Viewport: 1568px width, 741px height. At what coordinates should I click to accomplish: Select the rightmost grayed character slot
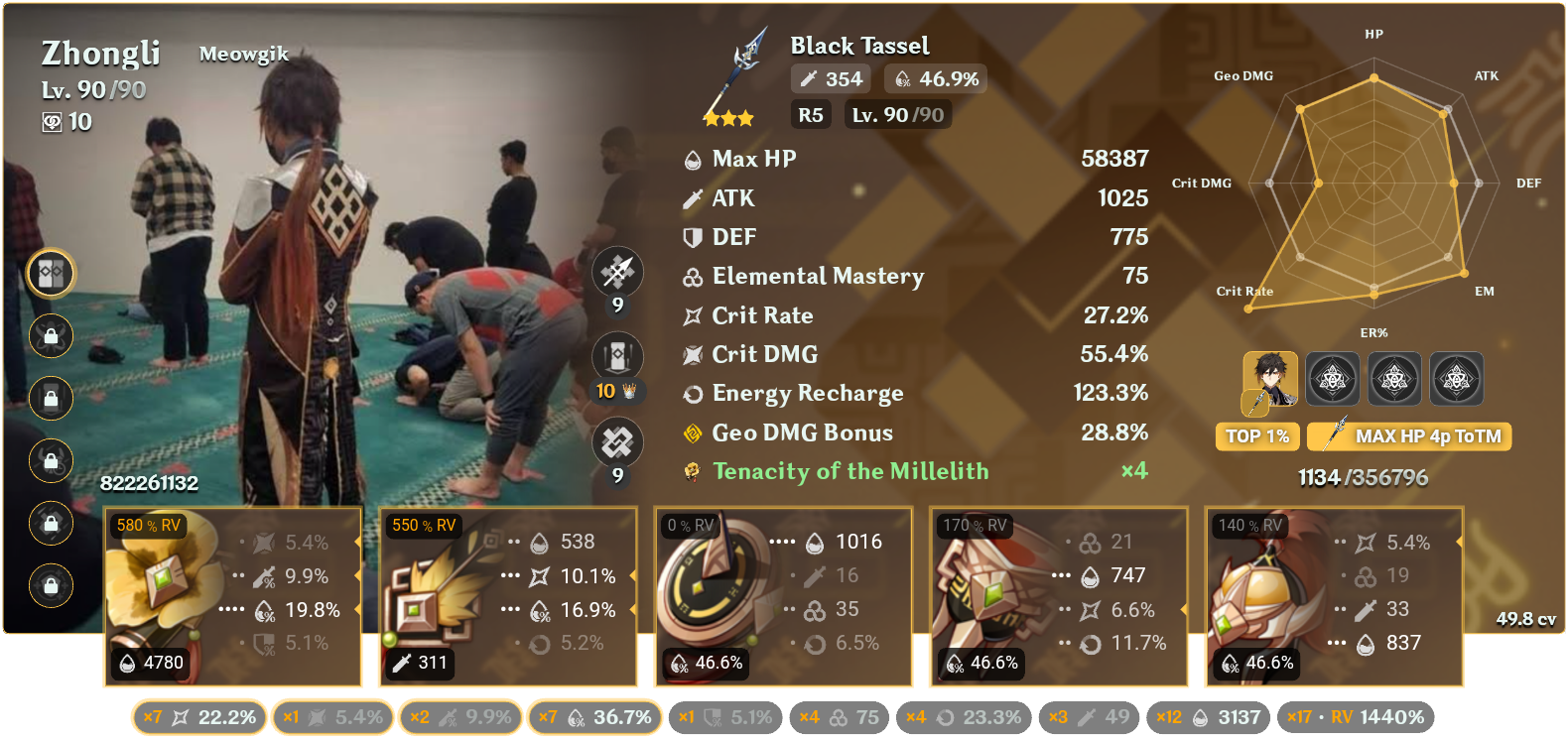pos(1457,379)
